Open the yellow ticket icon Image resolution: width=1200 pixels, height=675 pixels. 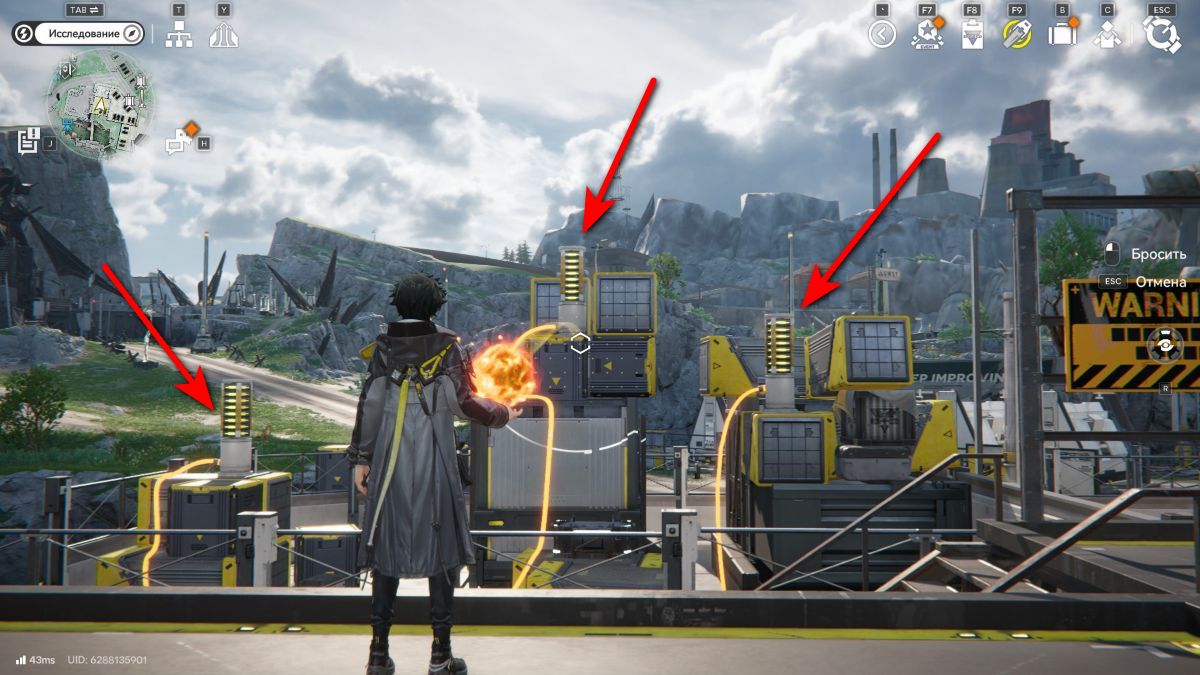point(1017,36)
